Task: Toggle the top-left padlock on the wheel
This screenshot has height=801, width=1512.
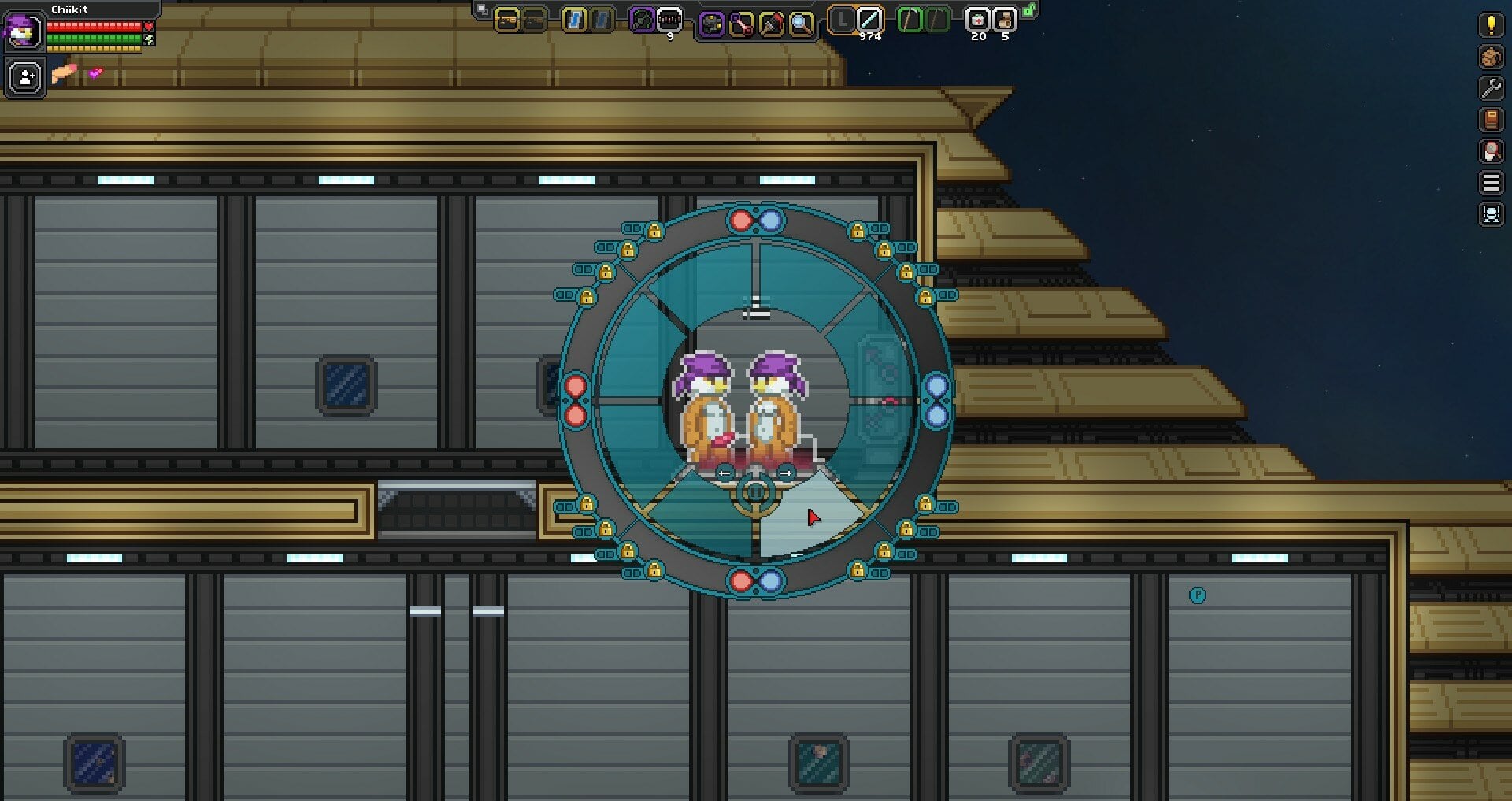Action: click(654, 231)
